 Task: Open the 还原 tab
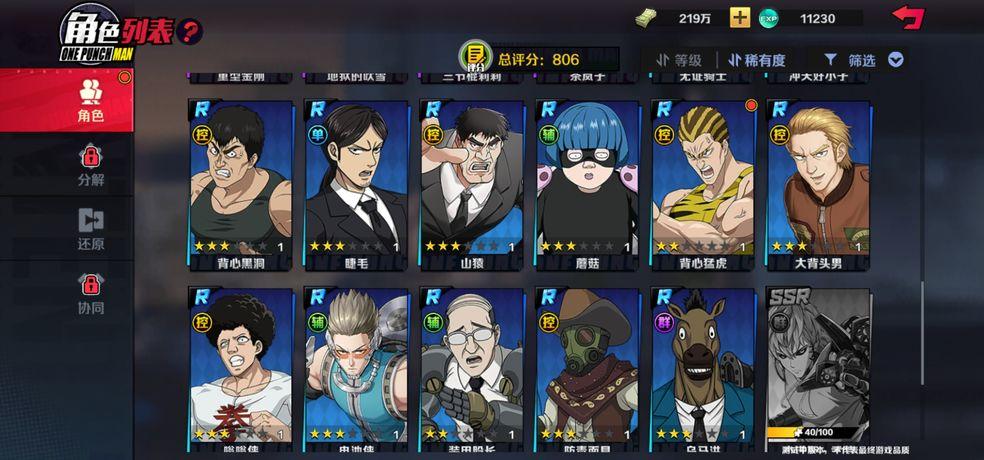91,230
